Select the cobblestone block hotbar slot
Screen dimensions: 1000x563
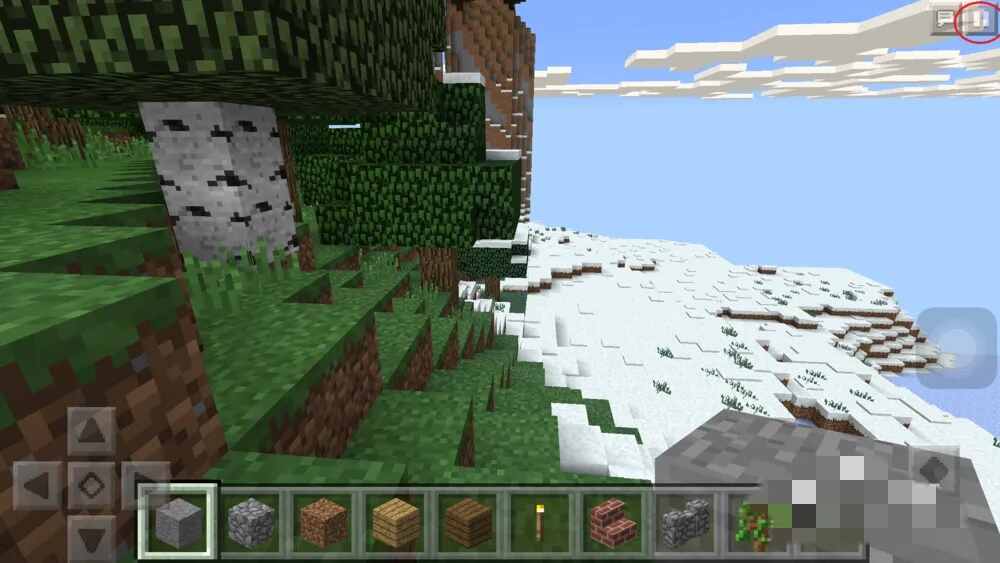pos(250,521)
